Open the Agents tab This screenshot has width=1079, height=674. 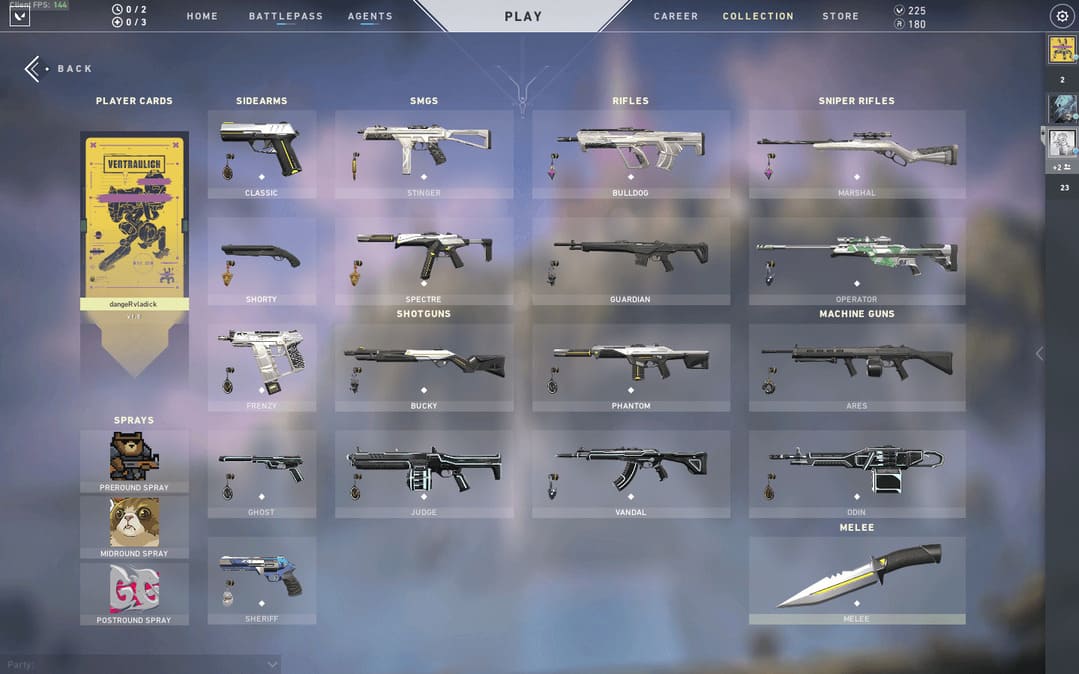coord(370,16)
